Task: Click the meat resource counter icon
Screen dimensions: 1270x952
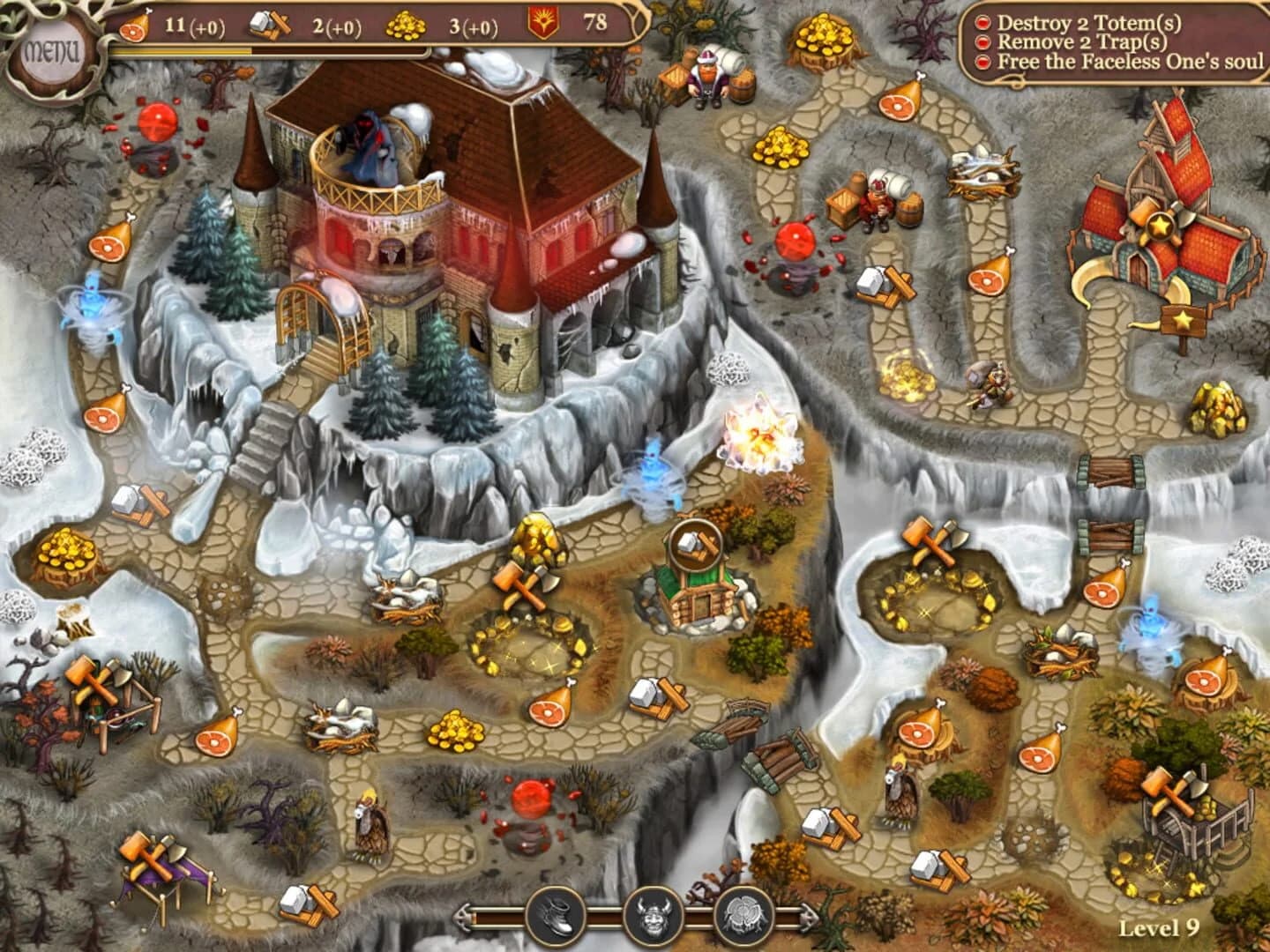Action: pos(134,26)
